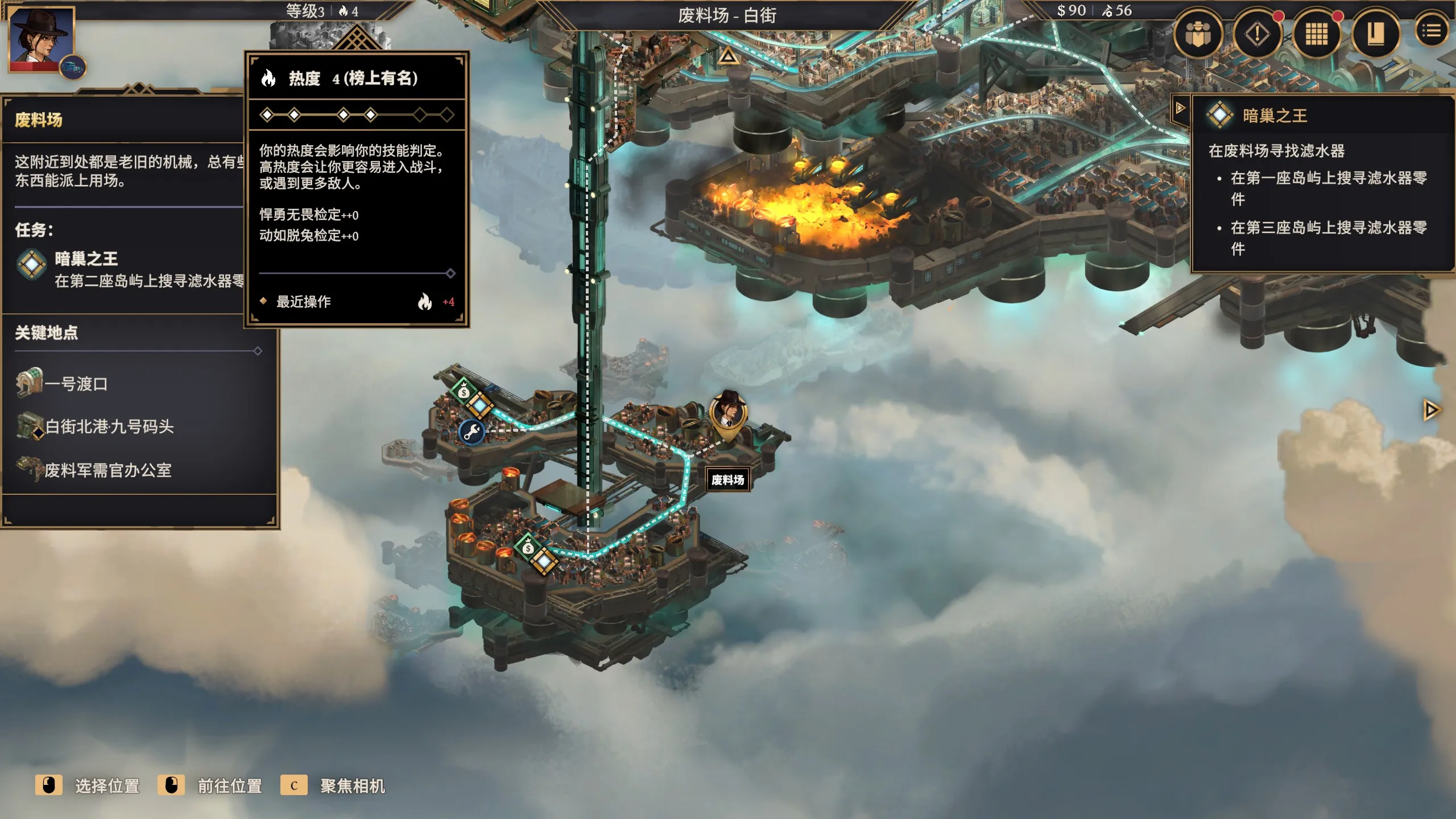Open the quest alert diamond icon

coord(1257,34)
